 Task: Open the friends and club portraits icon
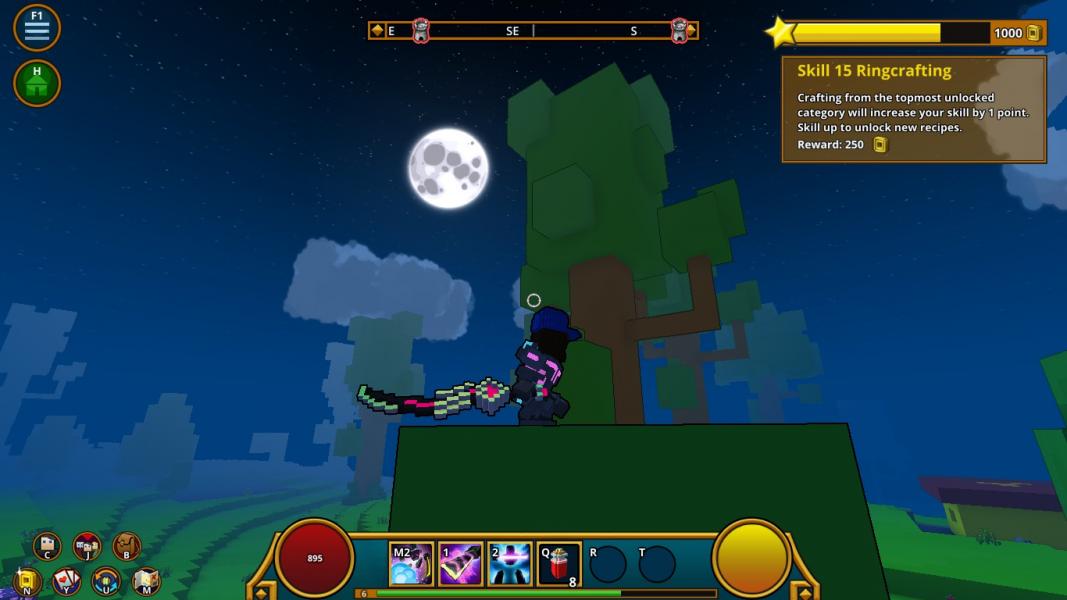(x=87, y=546)
